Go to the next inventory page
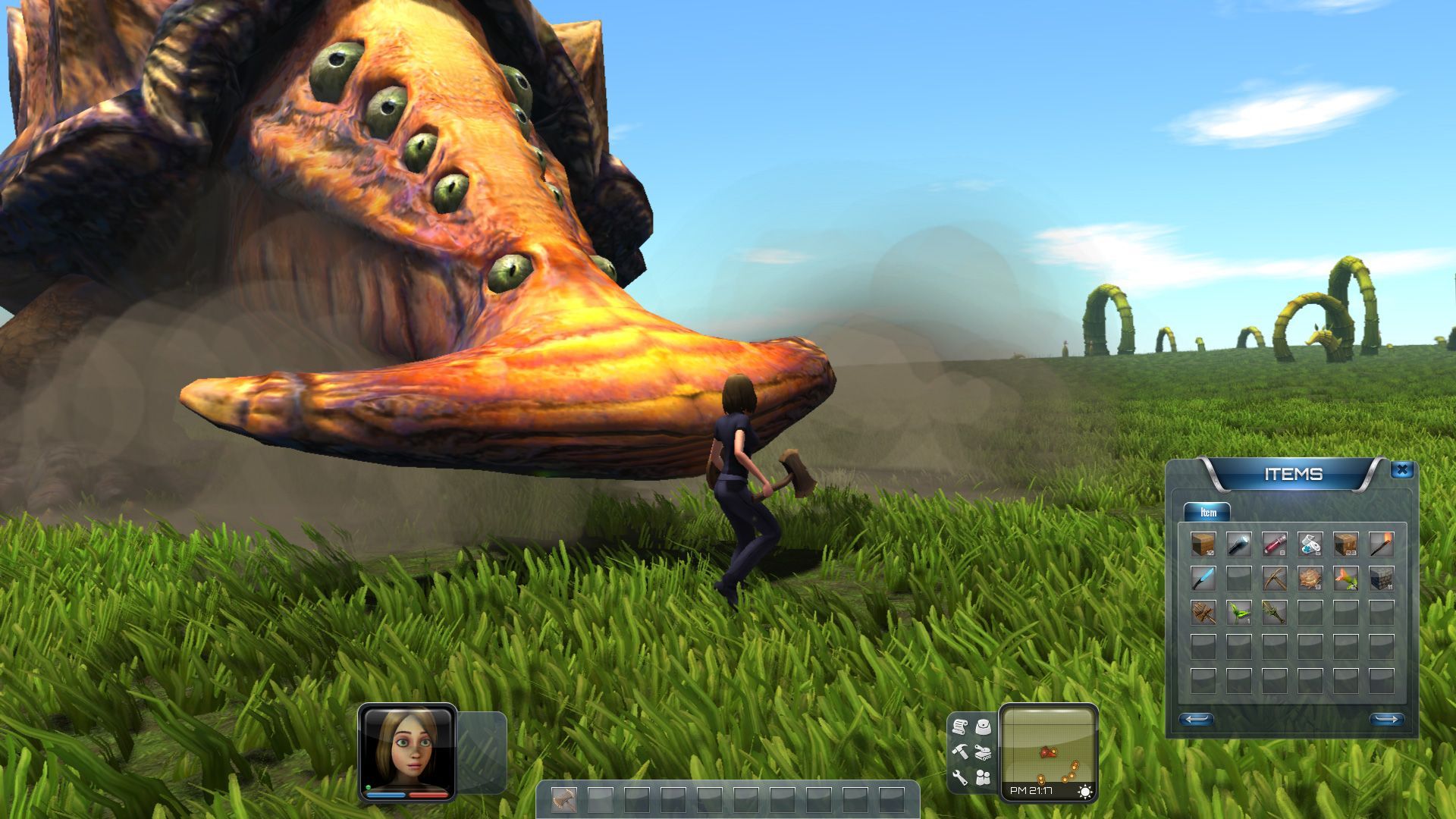1456x819 pixels. 1386,719
